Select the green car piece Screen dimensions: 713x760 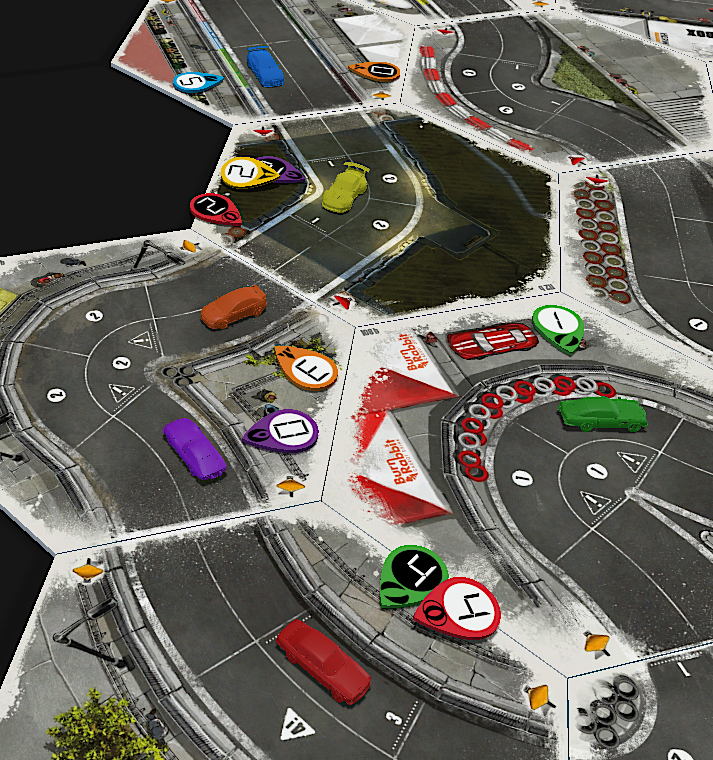pyautogui.click(x=602, y=412)
